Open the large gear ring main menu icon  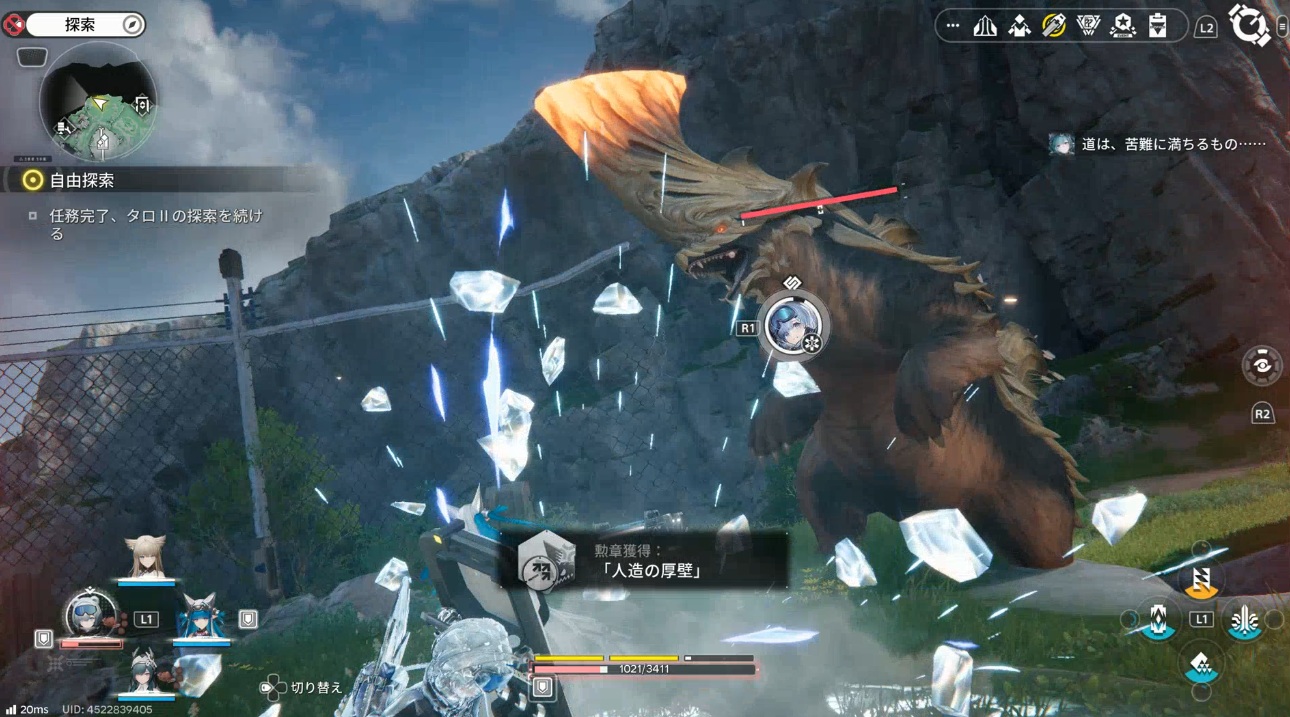(1248, 25)
